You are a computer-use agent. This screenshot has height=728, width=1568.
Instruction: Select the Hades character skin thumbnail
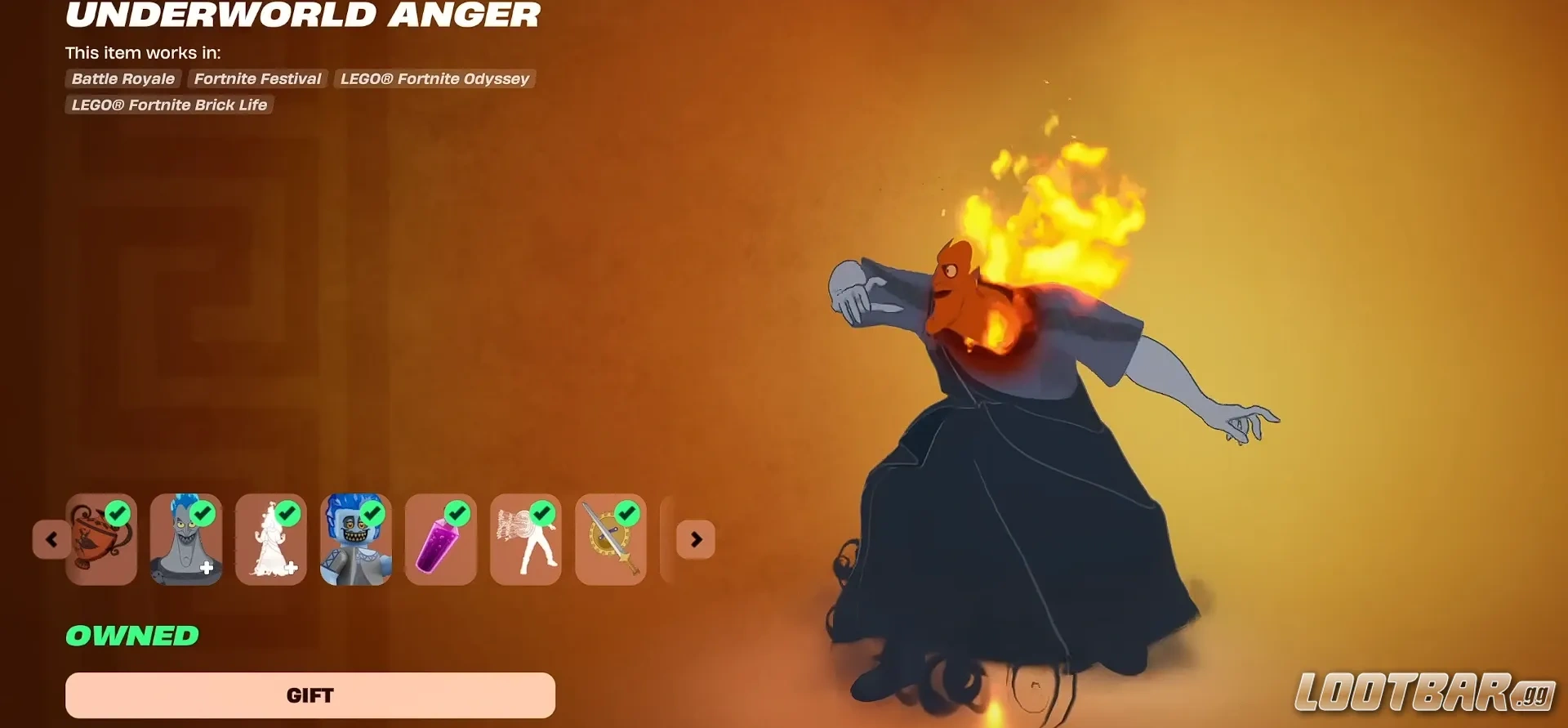[185, 539]
